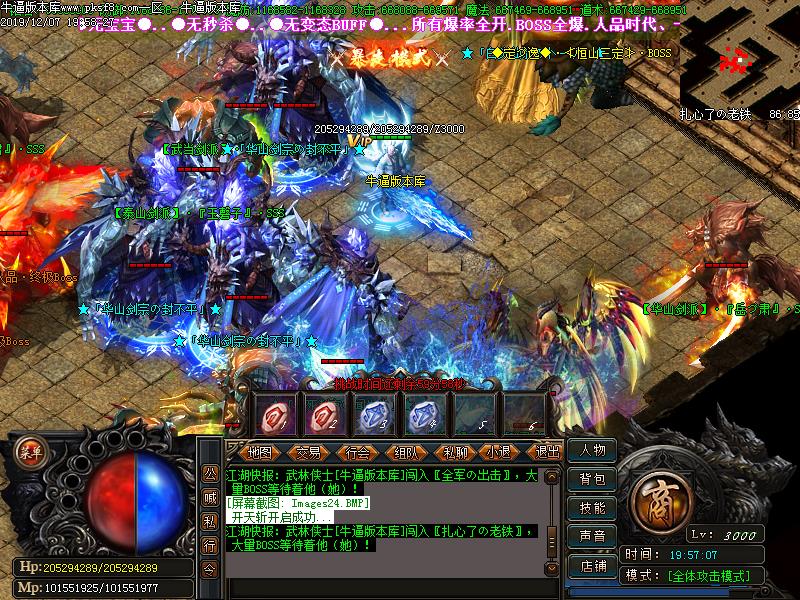Click the round 商 store emblem
The width and height of the screenshot is (800, 600).
point(660,499)
